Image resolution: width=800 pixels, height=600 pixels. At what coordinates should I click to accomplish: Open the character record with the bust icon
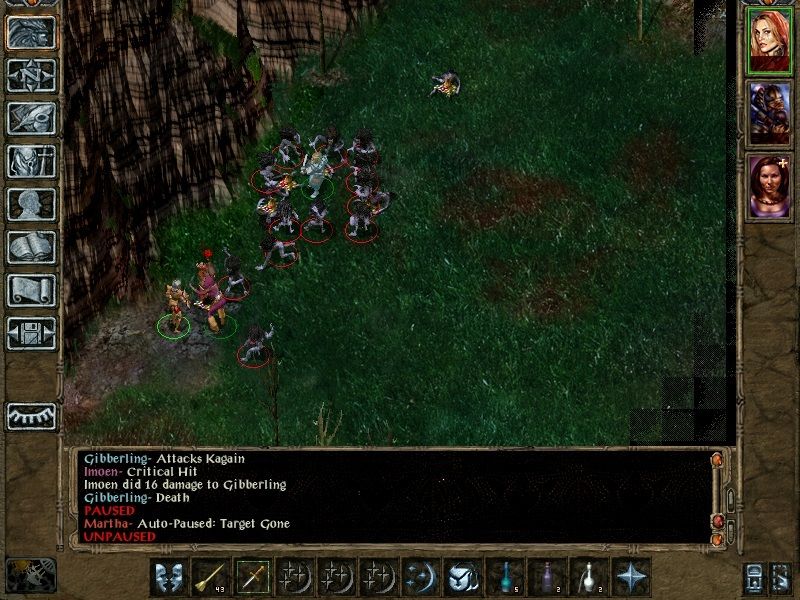31,204
